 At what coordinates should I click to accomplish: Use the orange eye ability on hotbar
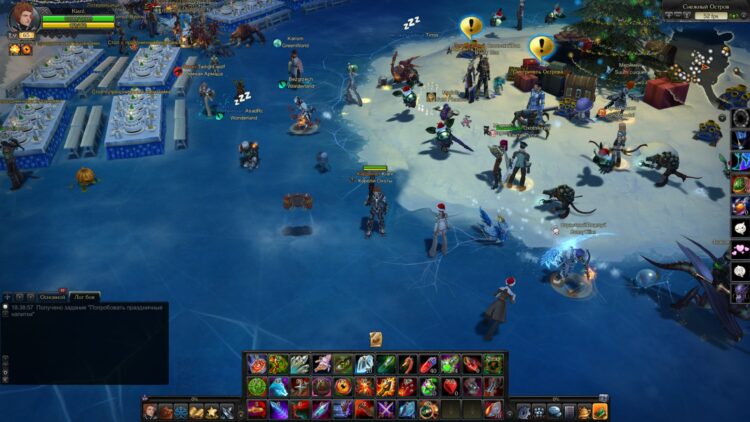[343, 386]
